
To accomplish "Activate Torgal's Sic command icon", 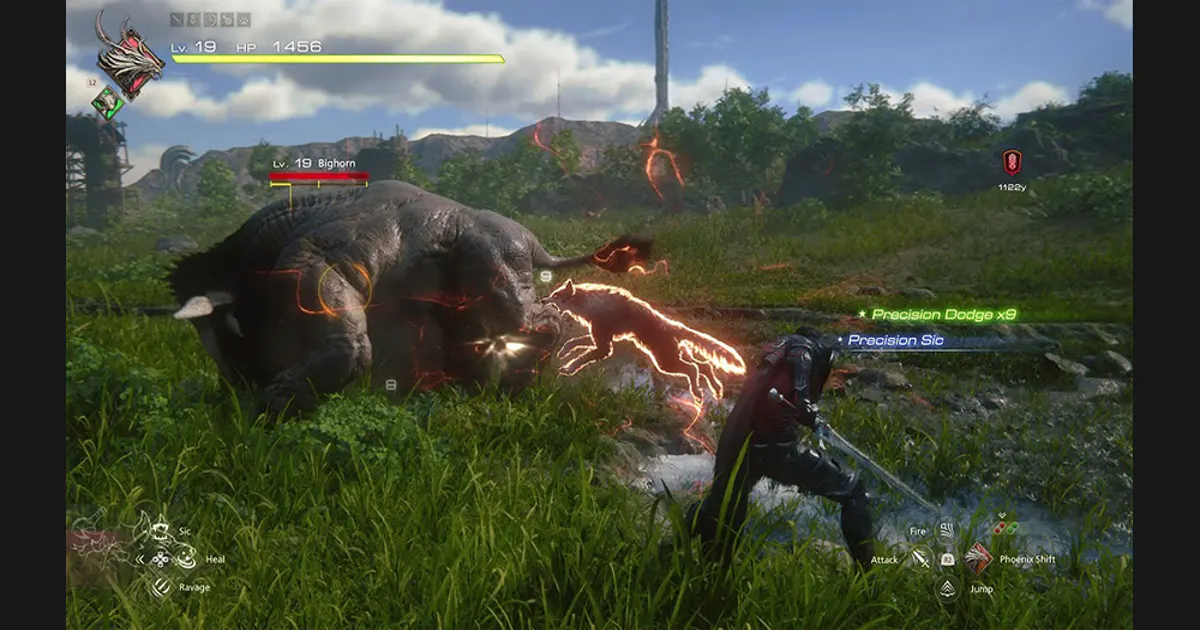I will 162,531.
